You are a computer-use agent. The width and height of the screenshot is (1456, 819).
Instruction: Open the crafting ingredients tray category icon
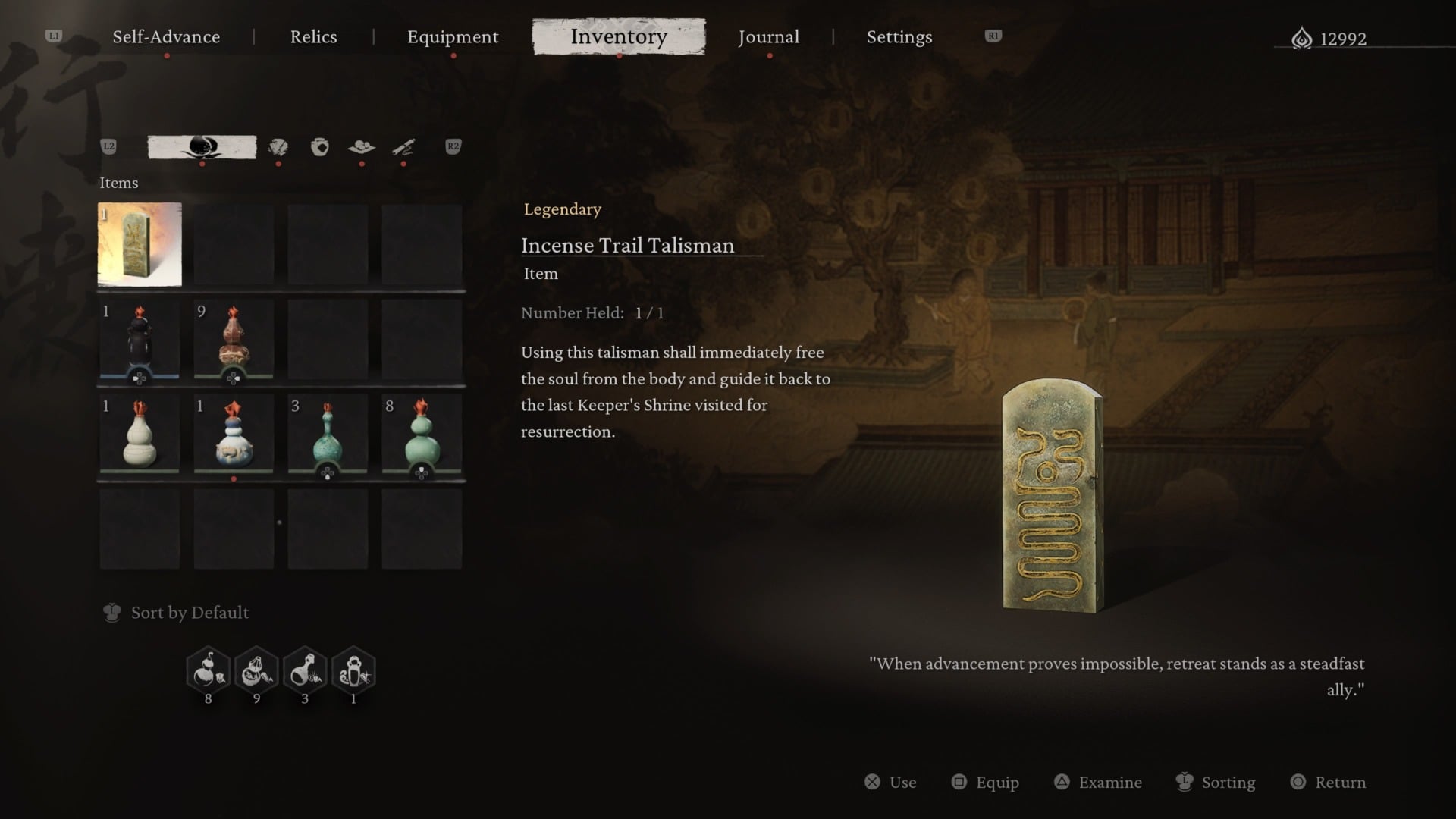360,147
